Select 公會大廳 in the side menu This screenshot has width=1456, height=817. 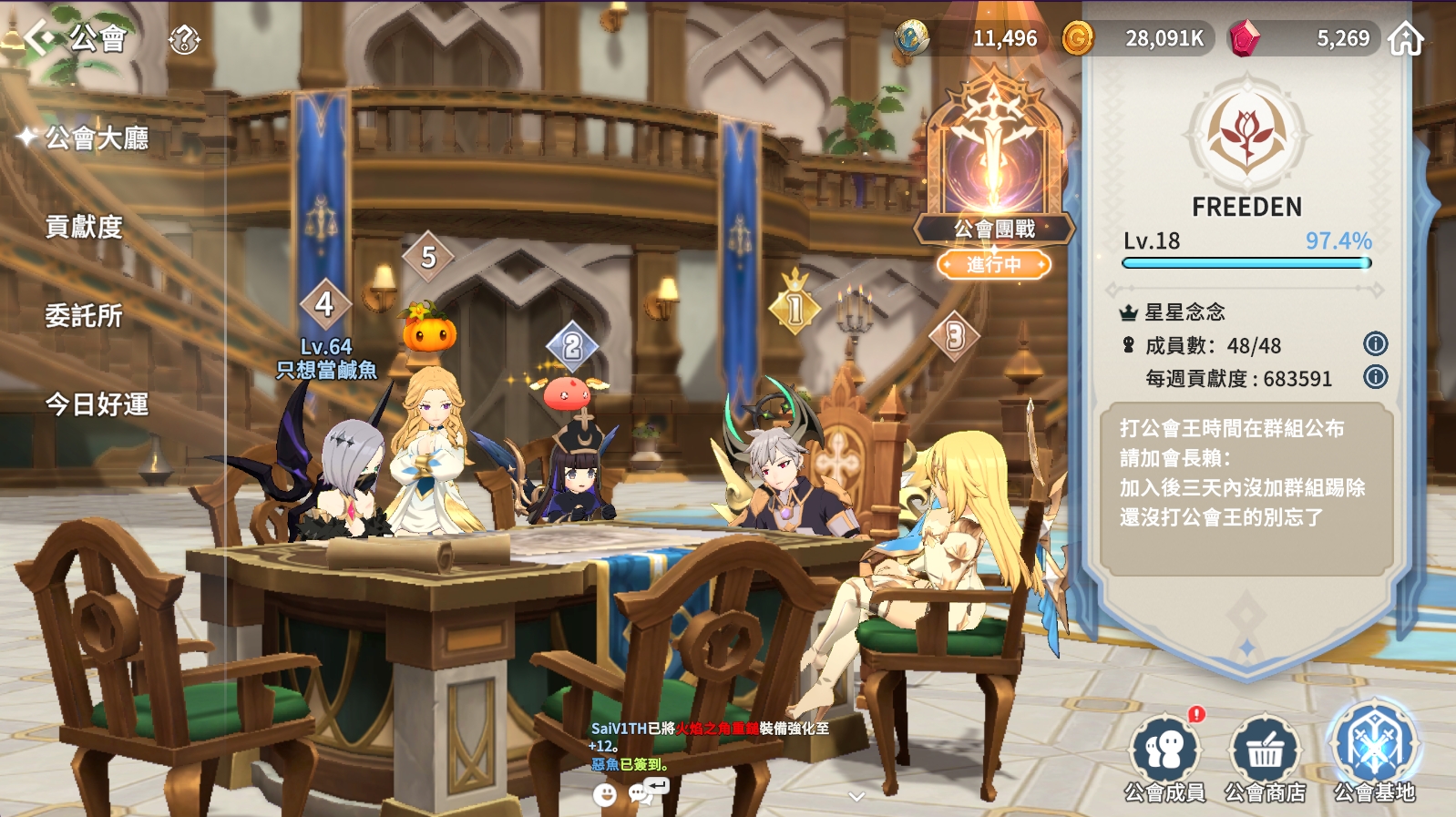tap(97, 138)
